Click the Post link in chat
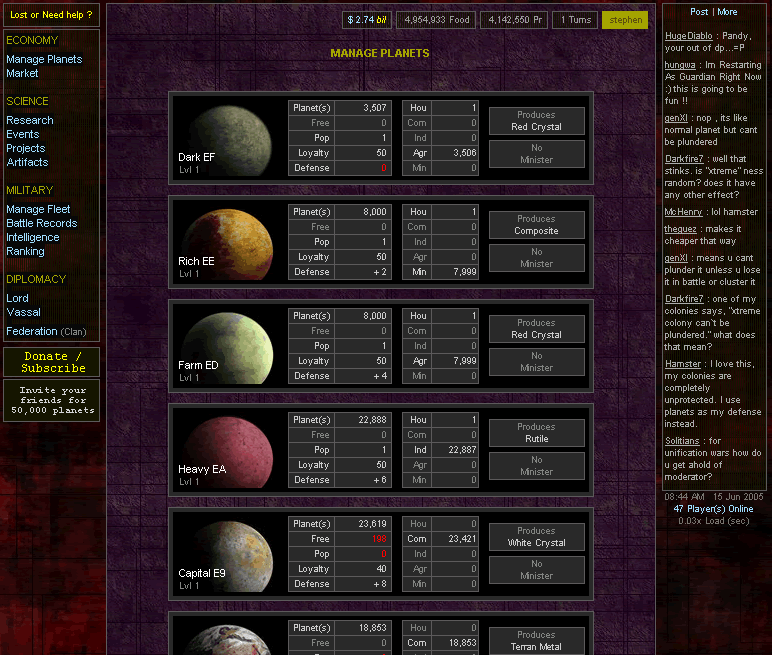772x655 pixels. (699, 12)
